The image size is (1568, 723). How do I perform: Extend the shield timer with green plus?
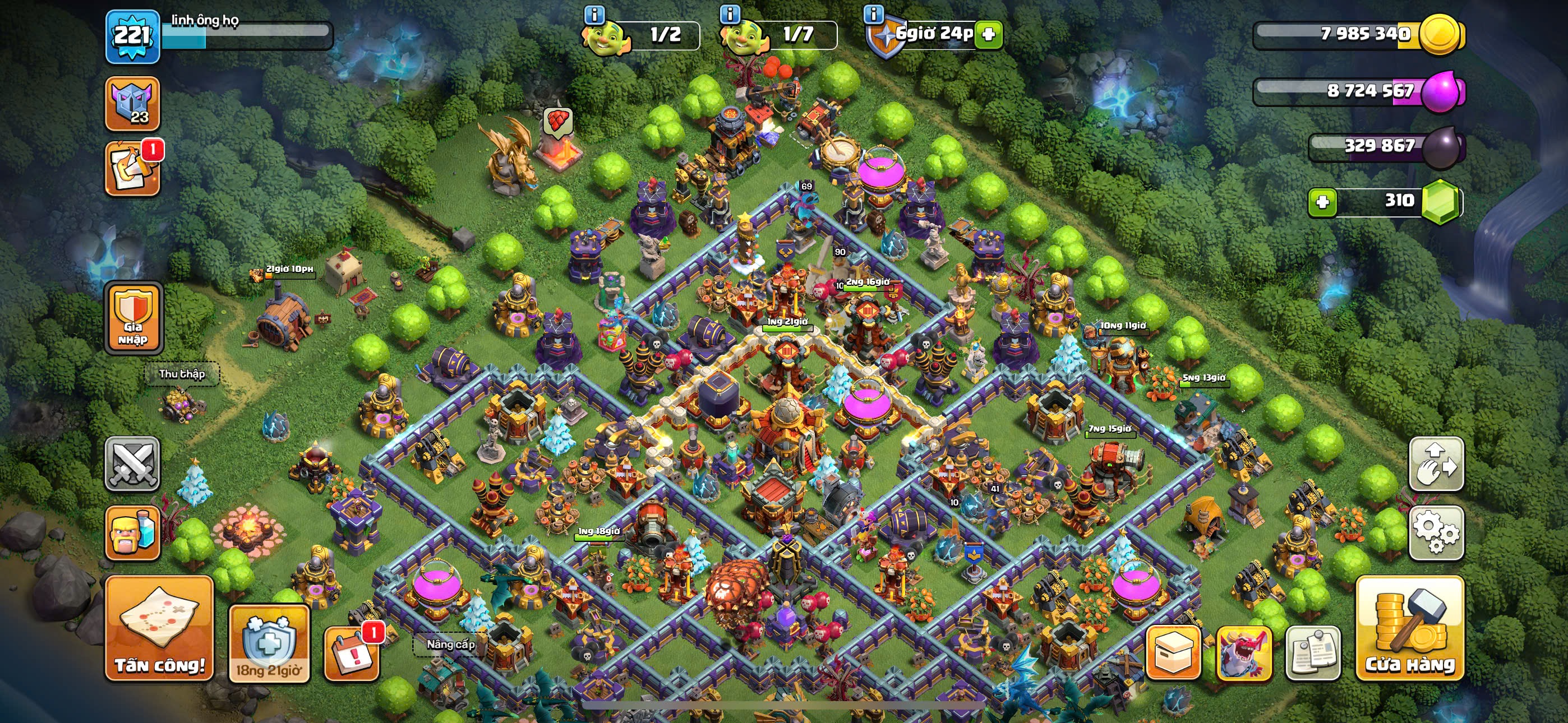click(989, 34)
